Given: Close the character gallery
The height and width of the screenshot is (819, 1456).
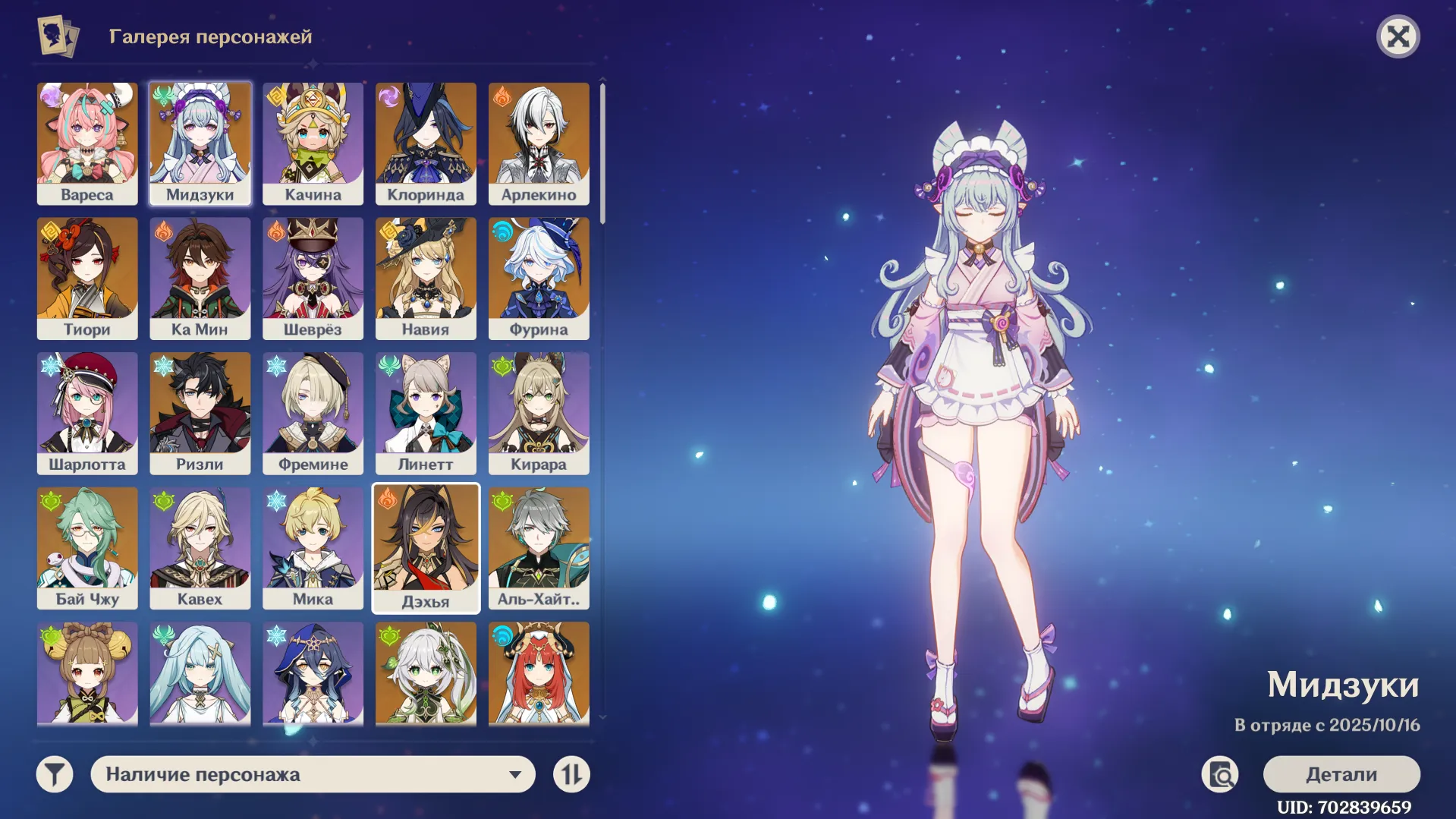Looking at the screenshot, I should pos(1400,36).
